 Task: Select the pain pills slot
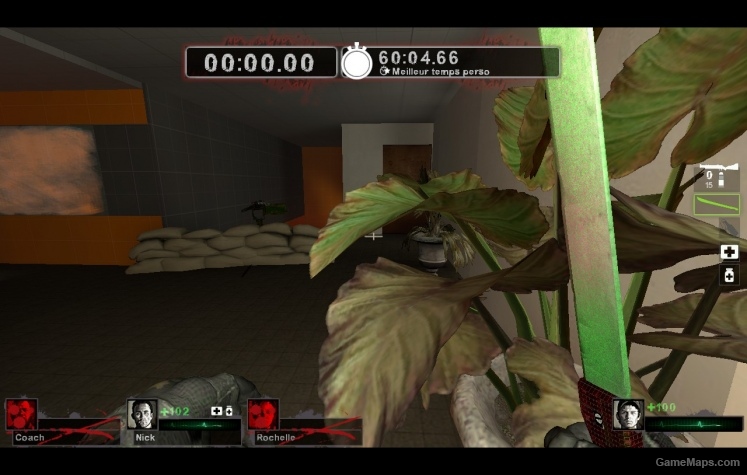coord(729,275)
